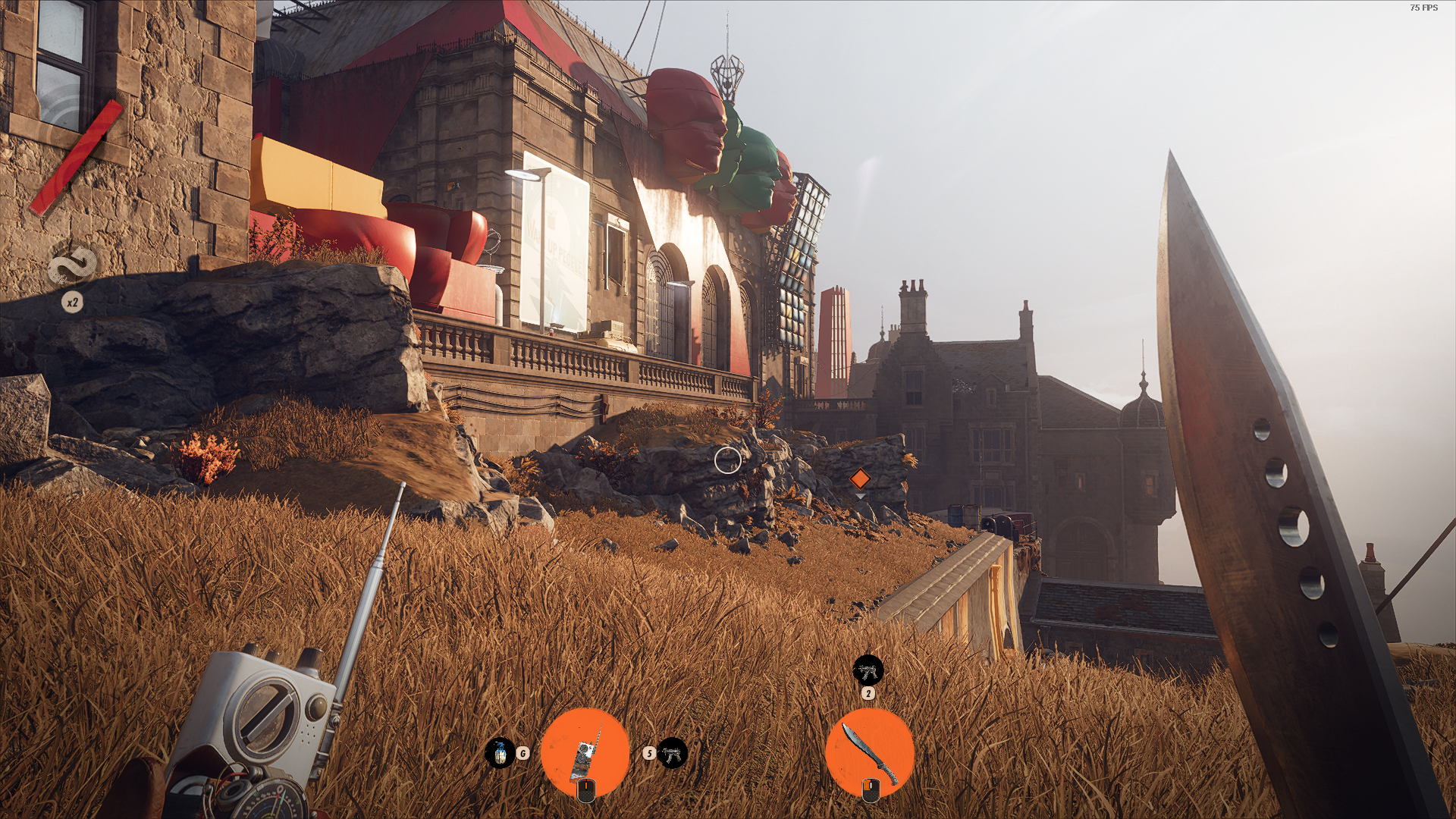Click the orange diamond objective marker
The height and width of the screenshot is (819, 1456).
[x=859, y=479]
